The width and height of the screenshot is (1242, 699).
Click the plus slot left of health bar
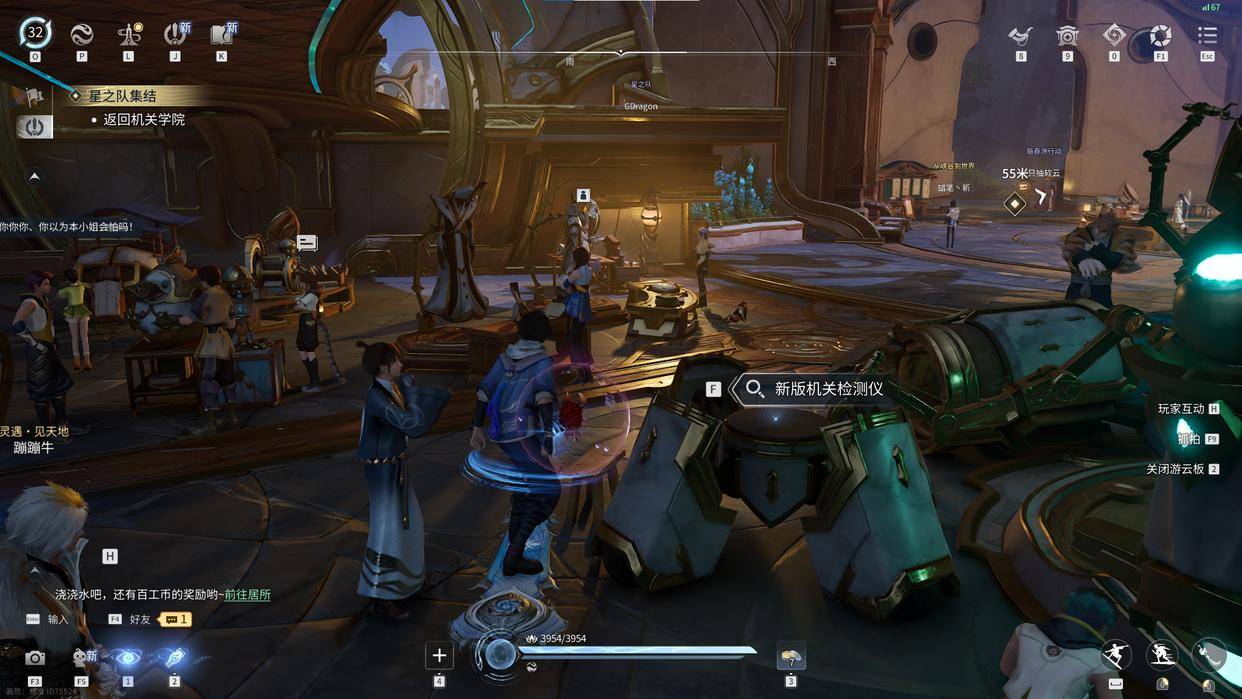click(439, 656)
